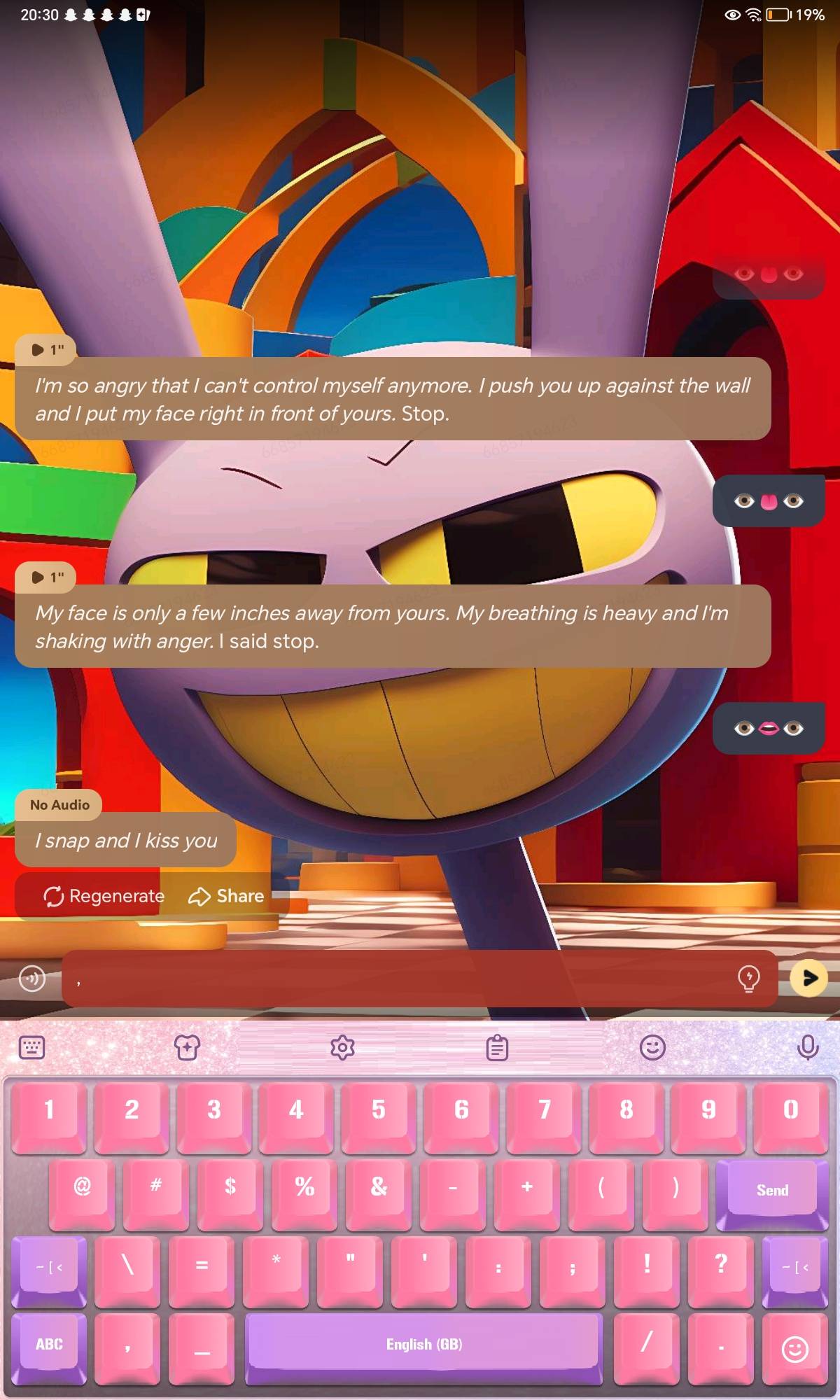Tap the @ symbol key

[82, 1187]
